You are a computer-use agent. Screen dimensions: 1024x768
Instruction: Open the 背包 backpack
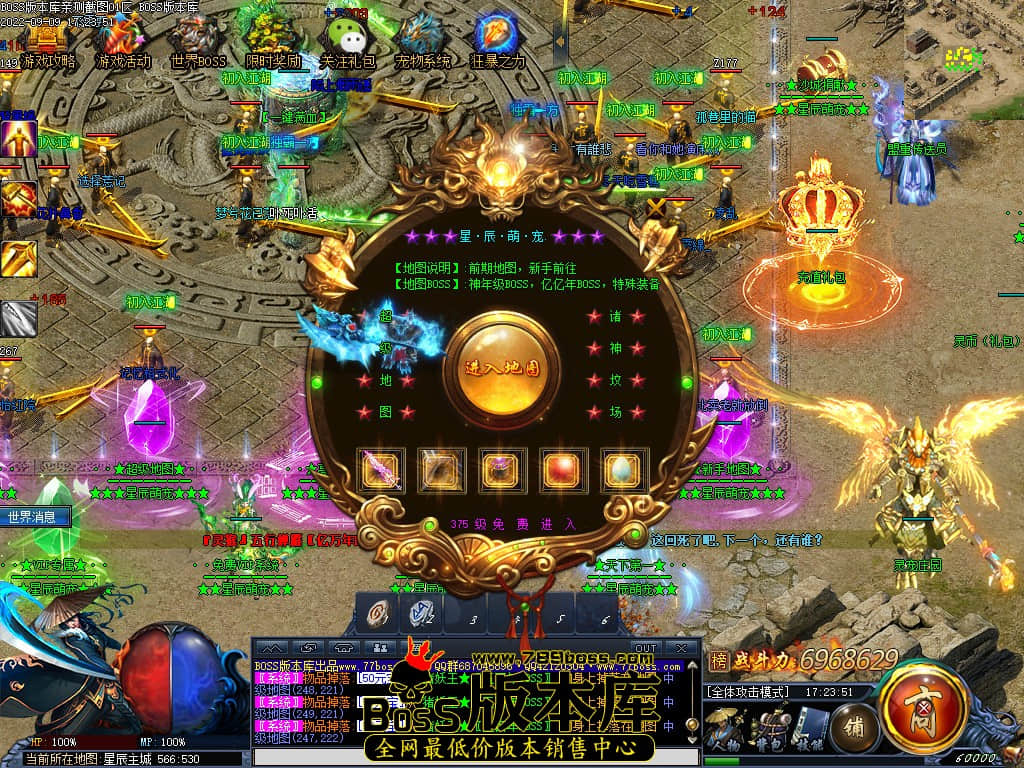[x=768, y=727]
